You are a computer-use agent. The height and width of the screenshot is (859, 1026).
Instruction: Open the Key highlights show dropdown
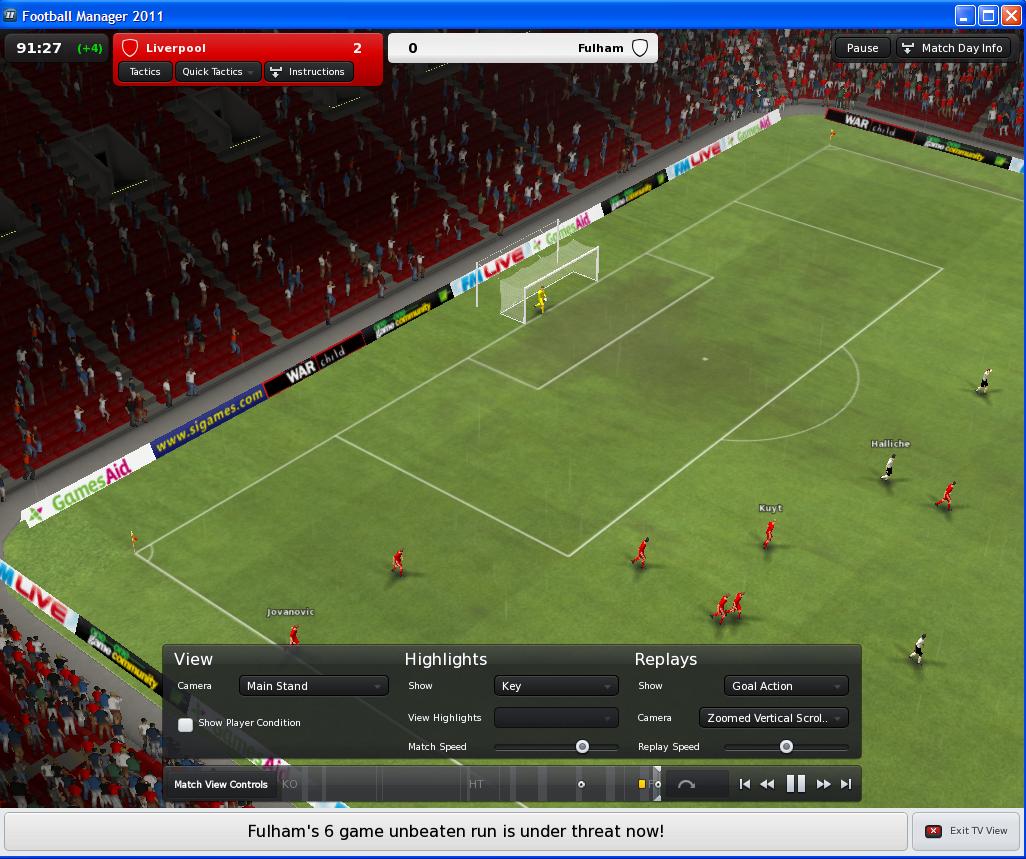(556, 686)
